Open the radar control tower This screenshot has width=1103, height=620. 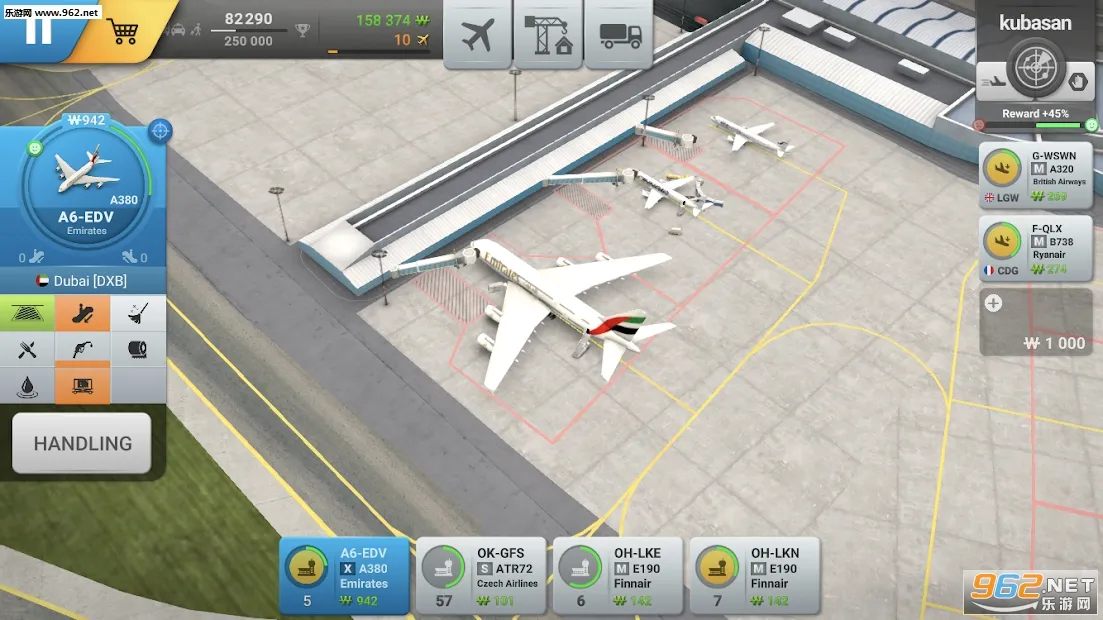coord(1034,70)
